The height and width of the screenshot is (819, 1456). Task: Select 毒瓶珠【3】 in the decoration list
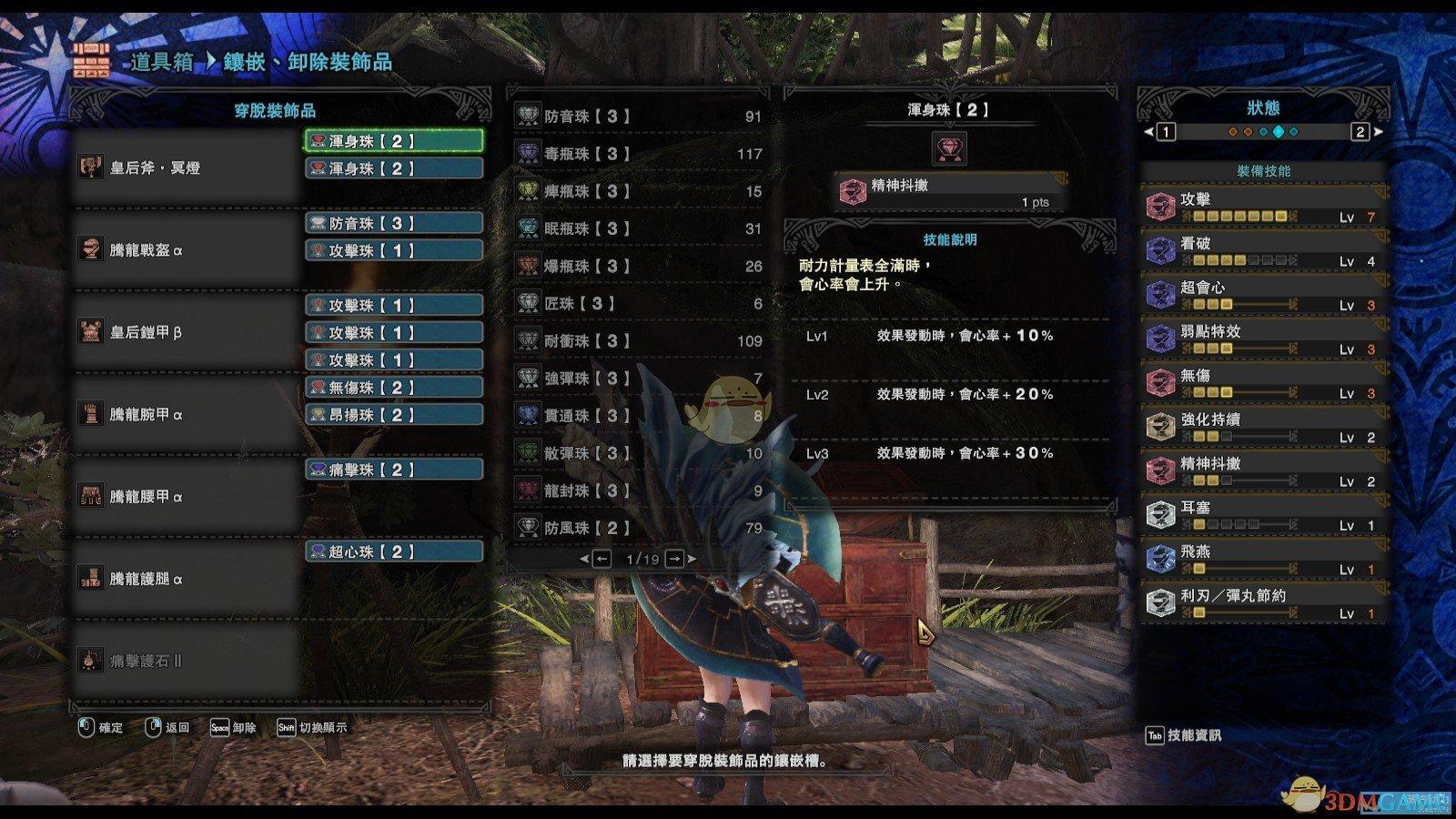point(639,154)
